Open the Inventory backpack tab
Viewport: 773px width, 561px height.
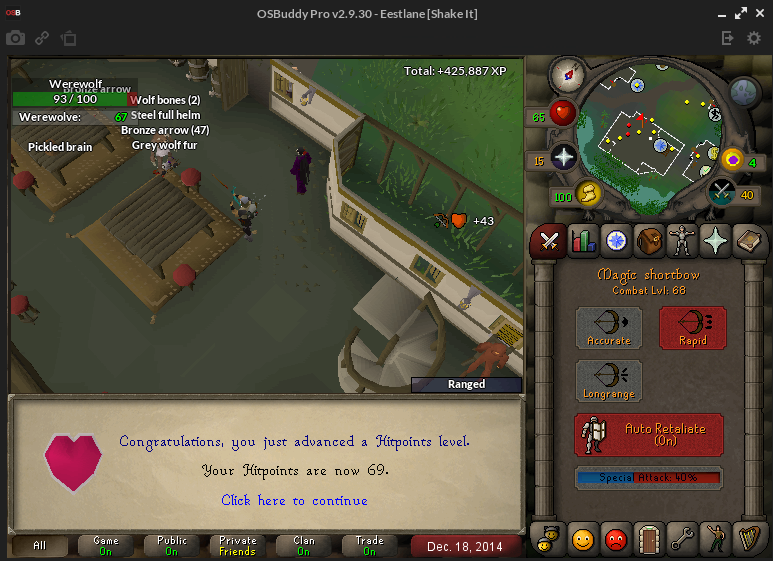649,240
